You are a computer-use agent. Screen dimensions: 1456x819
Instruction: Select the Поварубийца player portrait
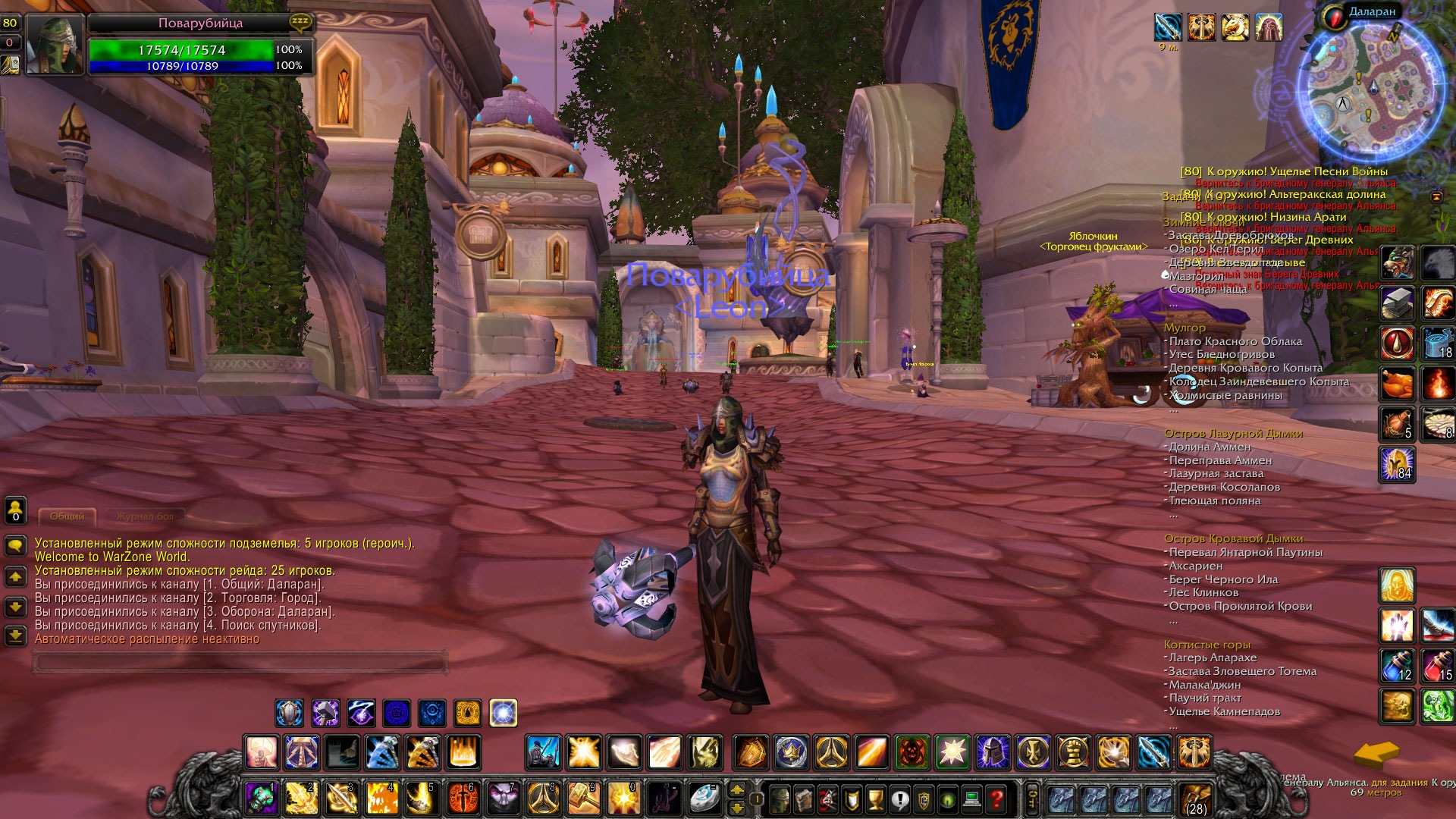[x=54, y=45]
